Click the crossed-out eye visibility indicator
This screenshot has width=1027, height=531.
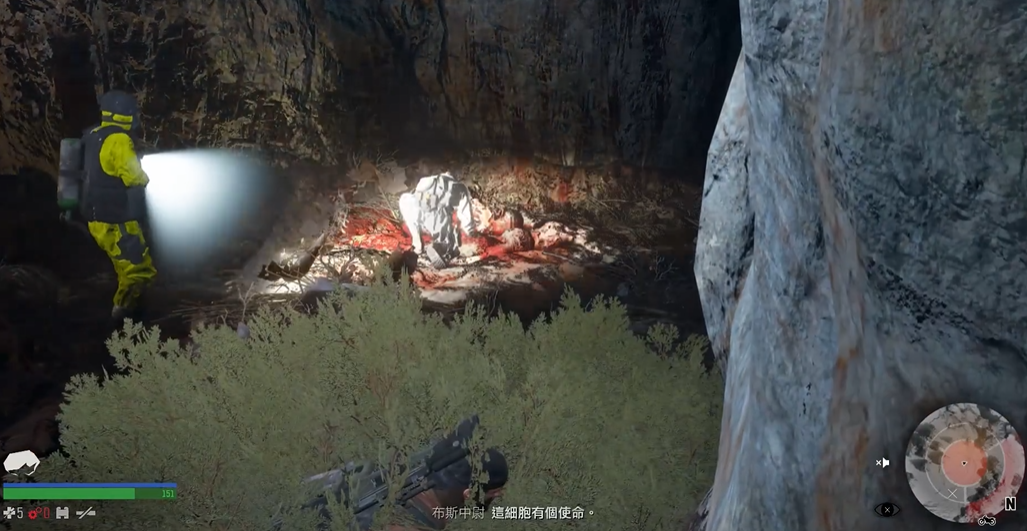click(x=886, y=510)
